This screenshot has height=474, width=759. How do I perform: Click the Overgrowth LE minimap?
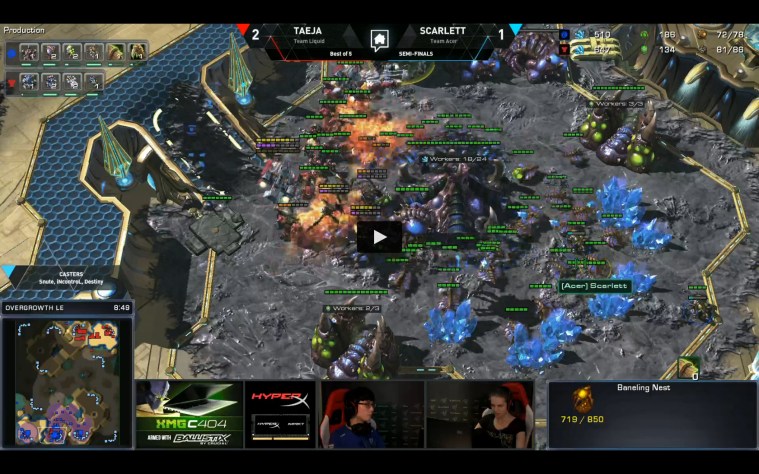coord(67,382)
